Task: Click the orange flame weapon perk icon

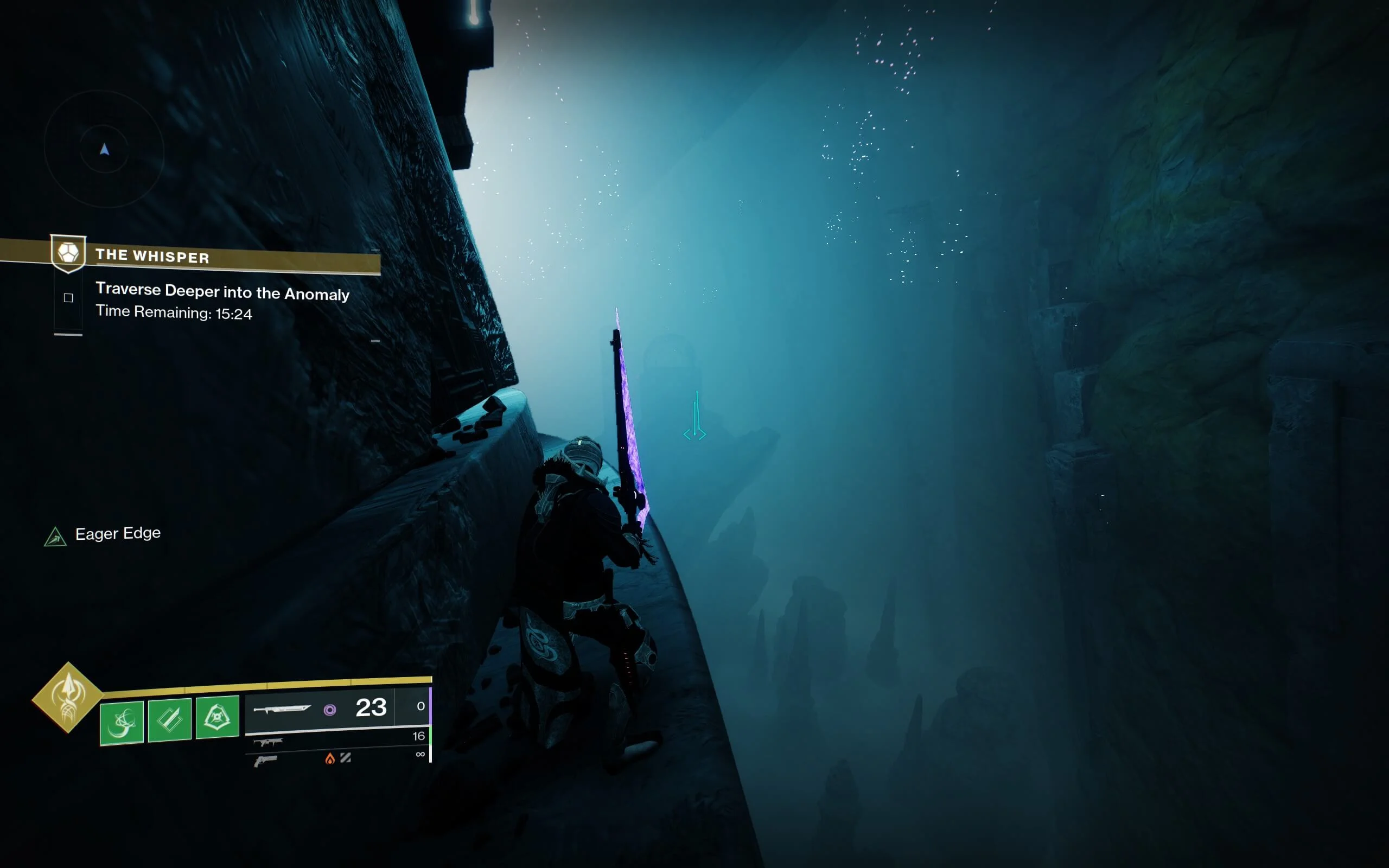Action: pyautogui.click(x=329, y=759)
